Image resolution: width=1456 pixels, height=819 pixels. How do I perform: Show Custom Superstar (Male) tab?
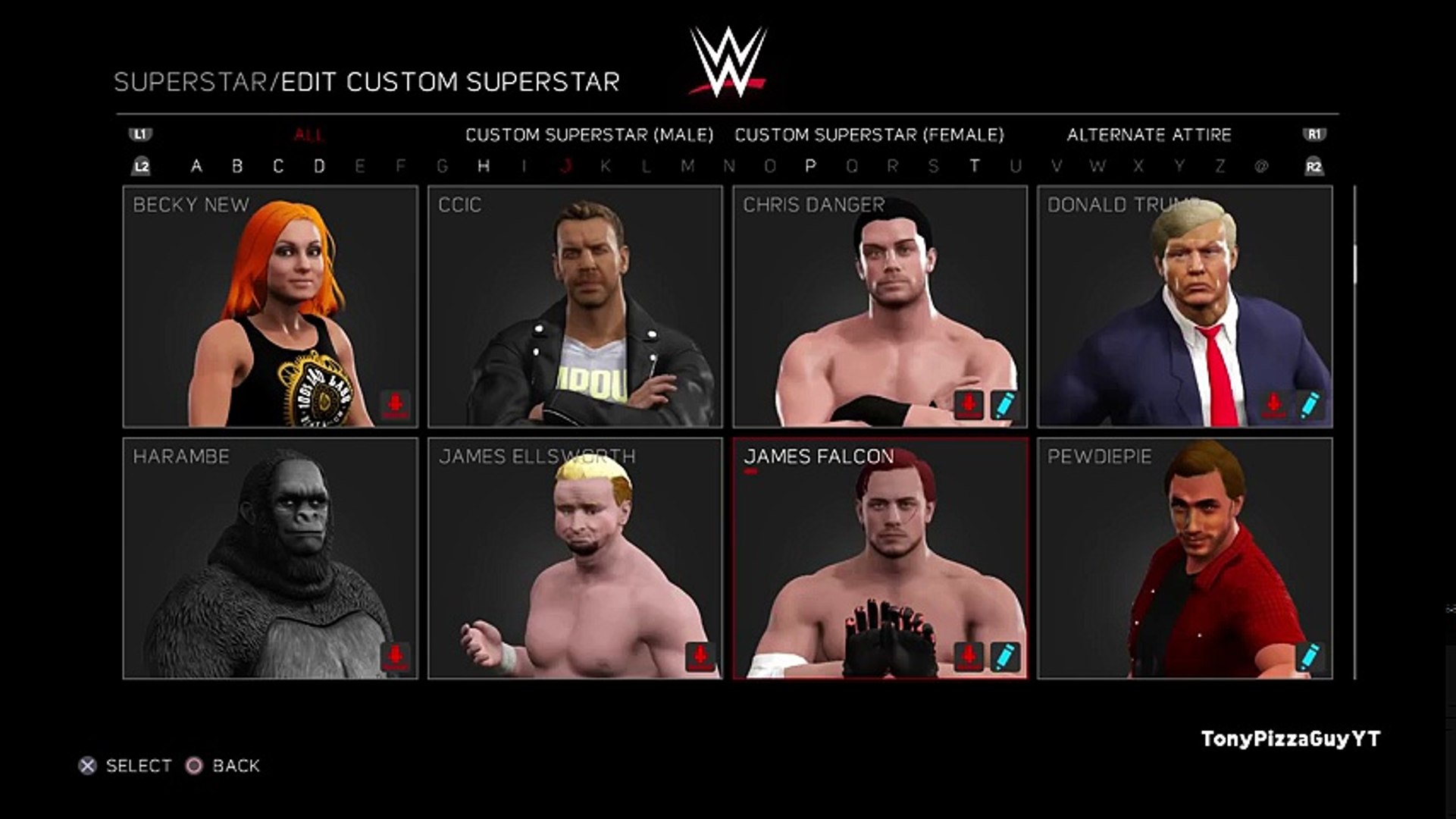click(x=589, y=135)
